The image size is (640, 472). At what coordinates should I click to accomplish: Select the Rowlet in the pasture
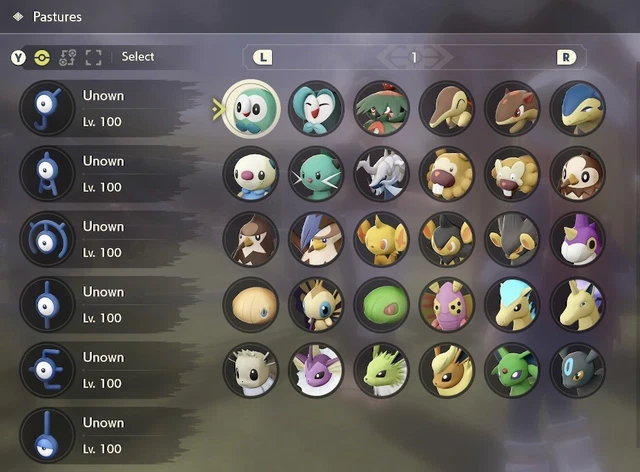250,109
